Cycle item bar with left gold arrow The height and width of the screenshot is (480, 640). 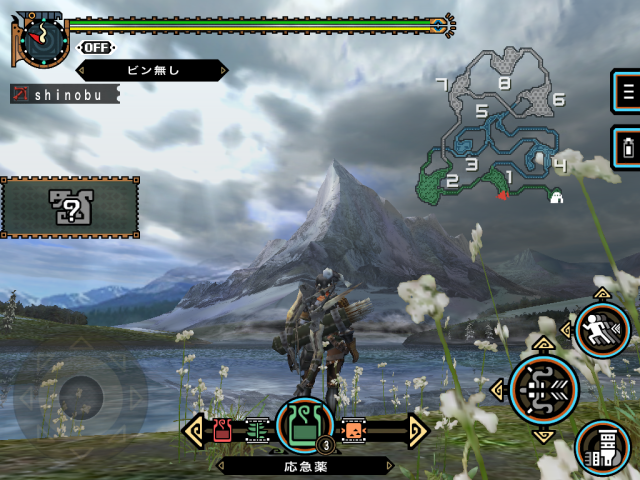(x=195, y=430)
